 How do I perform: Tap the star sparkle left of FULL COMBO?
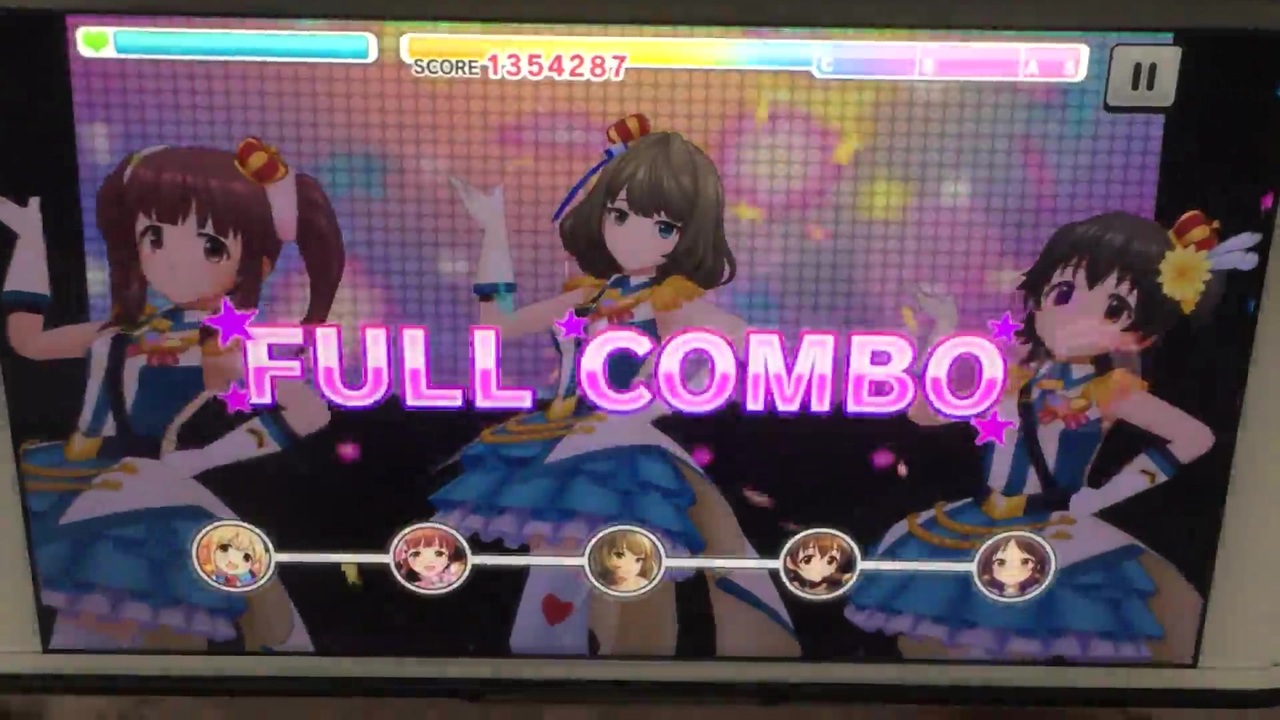232,325
